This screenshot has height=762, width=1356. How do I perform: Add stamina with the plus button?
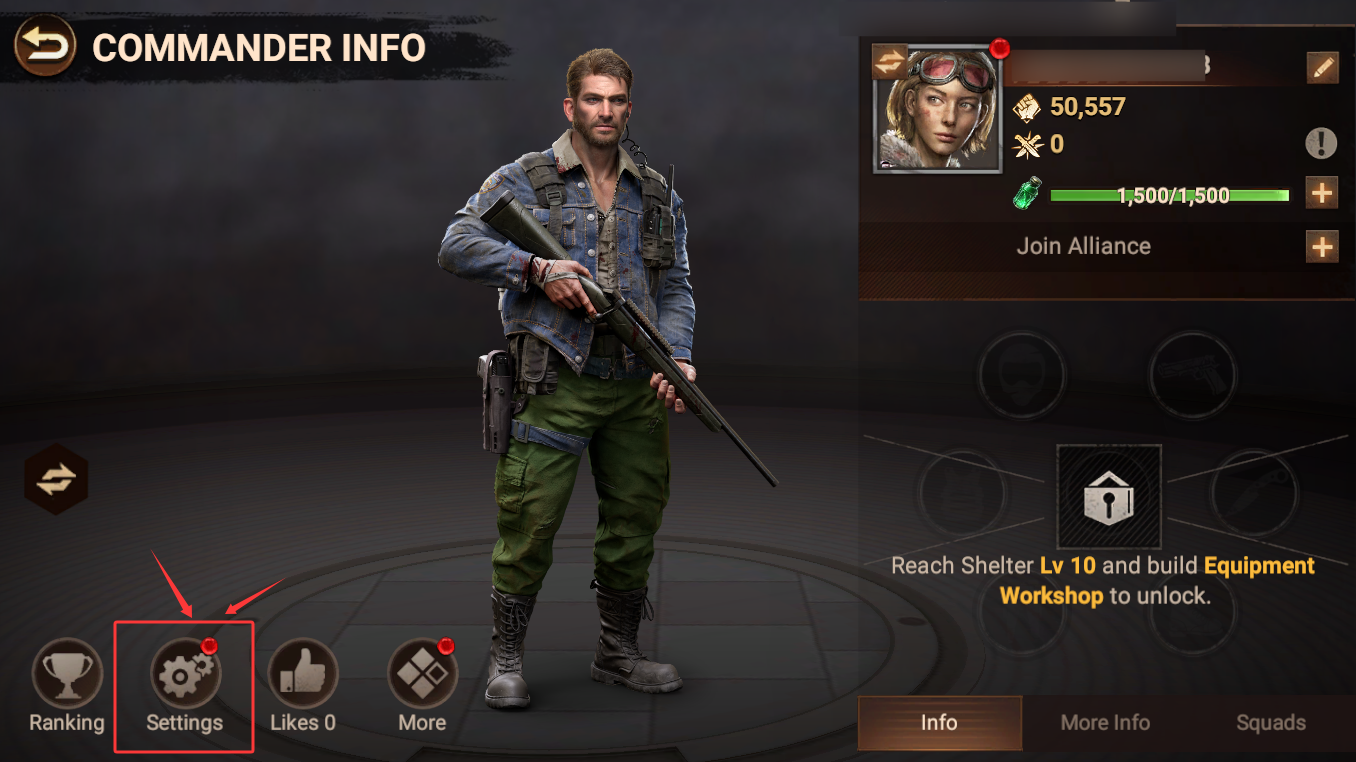tap(1322, 193)
